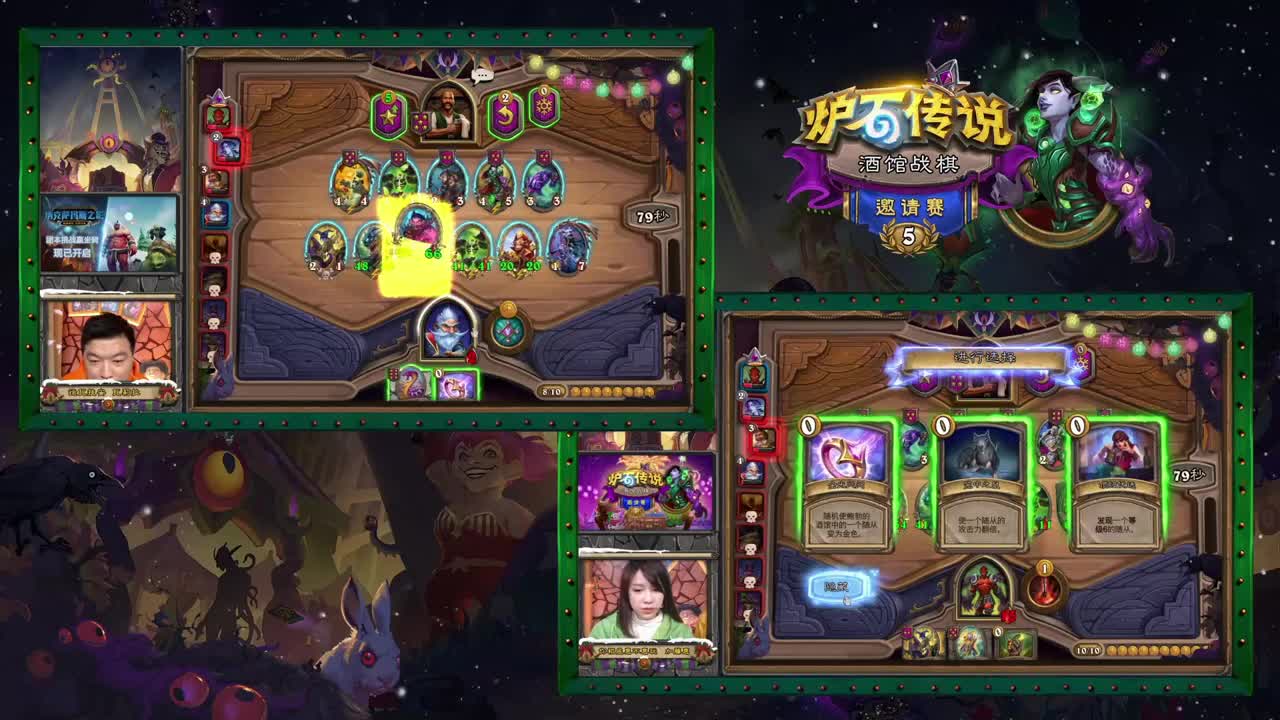This screenshot has width=1280, height=720.
Task: Click the purple hero power beside the wizard hero
Action: pos(509,328)
